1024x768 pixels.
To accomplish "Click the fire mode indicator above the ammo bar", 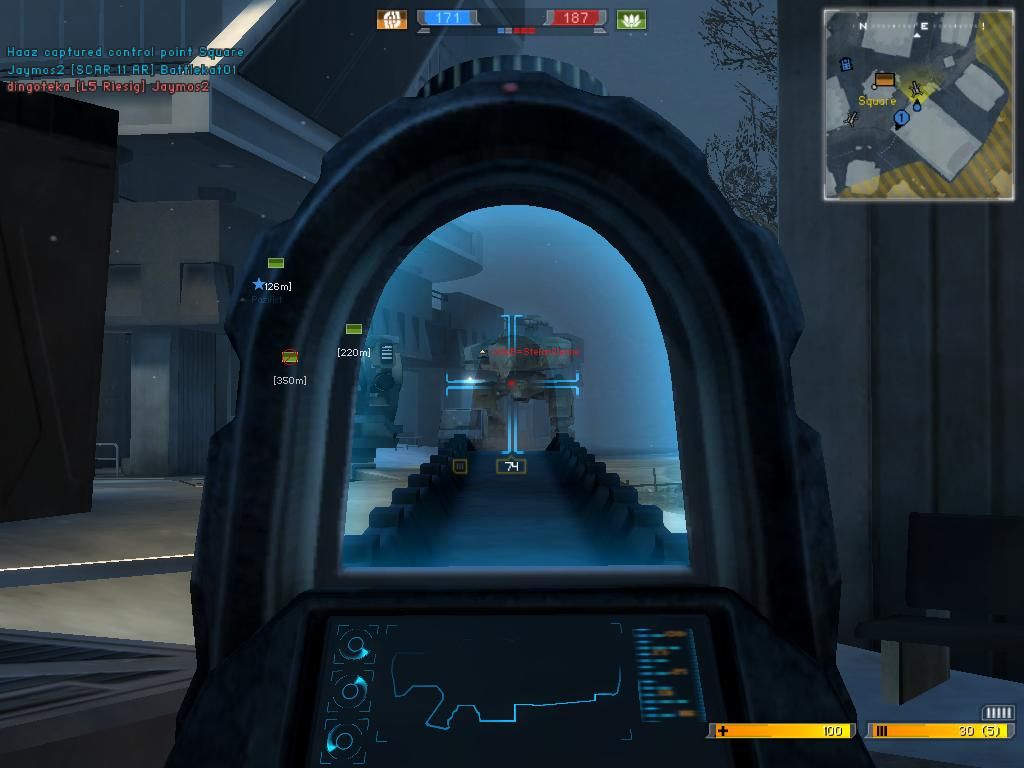I will pyautogui.click(x=998, y=712).
